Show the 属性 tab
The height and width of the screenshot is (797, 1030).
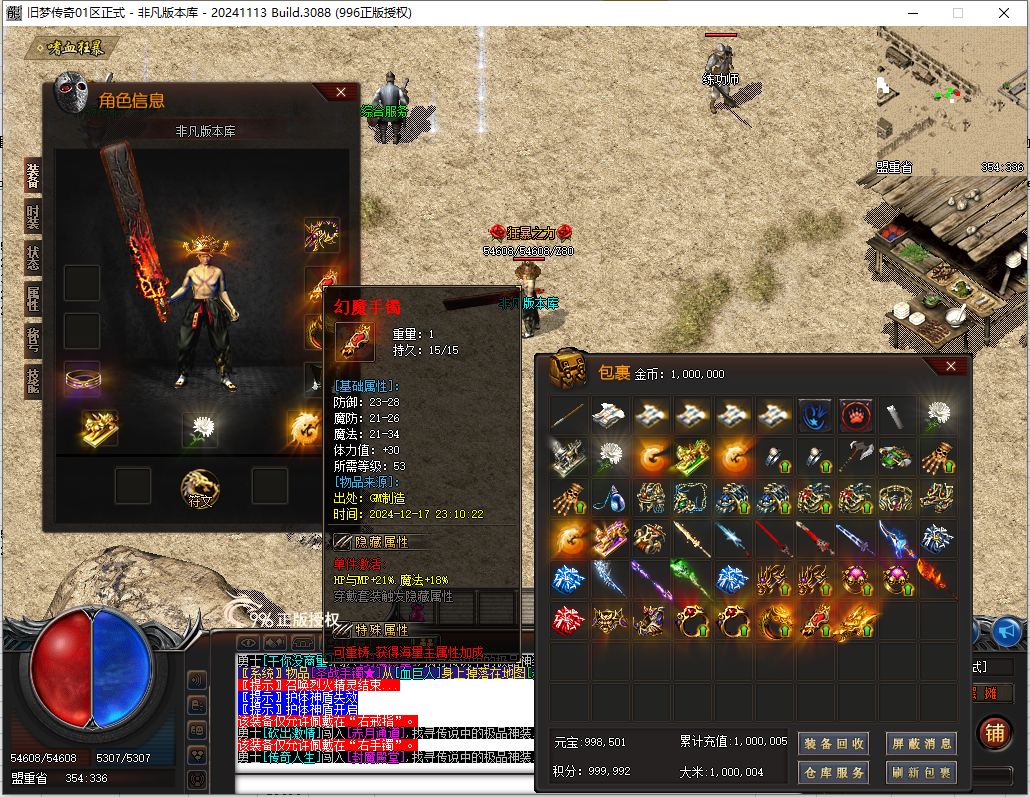click(x=33, y=298)
